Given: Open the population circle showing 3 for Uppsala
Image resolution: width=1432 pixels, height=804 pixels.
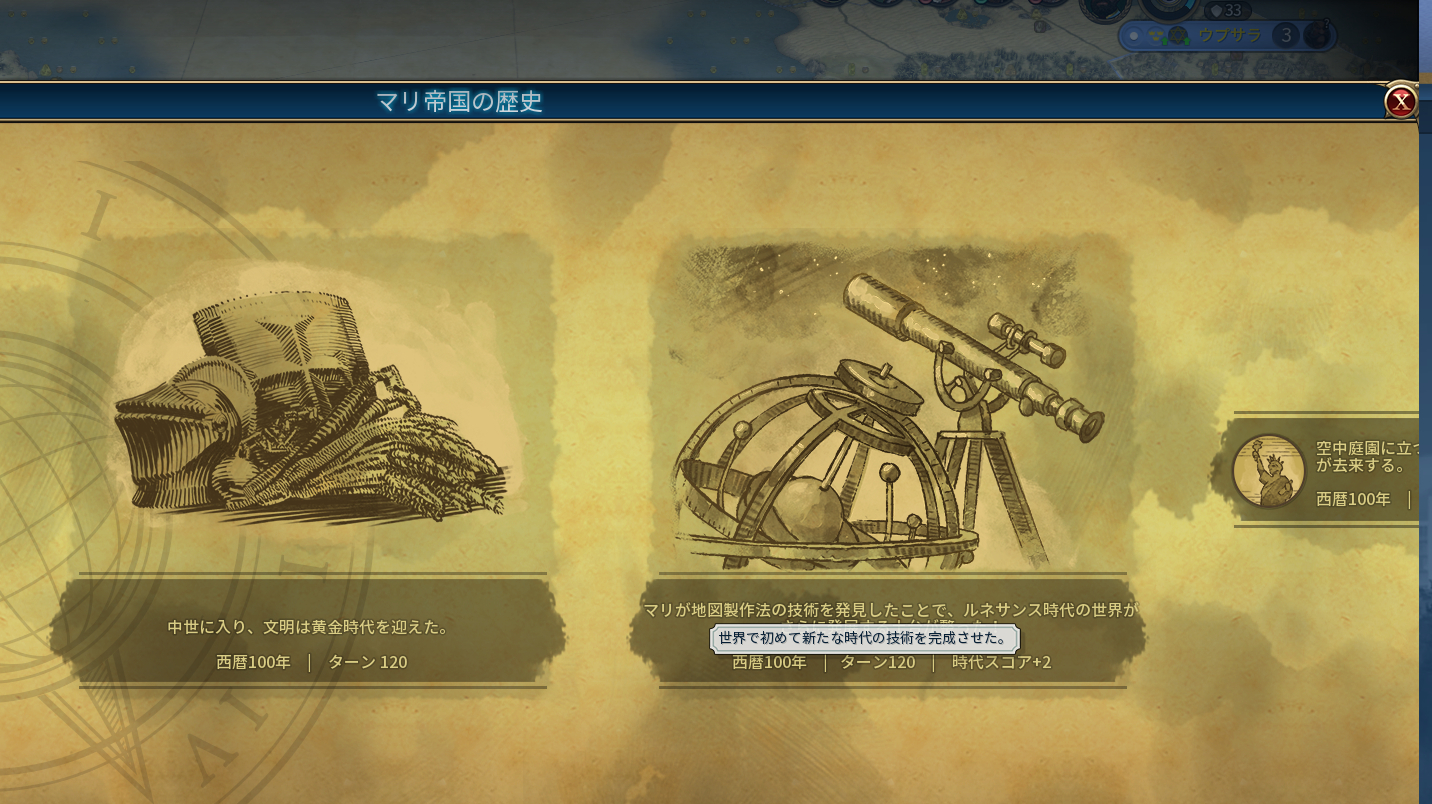Looking at the screenshot, I should pyautogui.click(x=1287, y=35).
